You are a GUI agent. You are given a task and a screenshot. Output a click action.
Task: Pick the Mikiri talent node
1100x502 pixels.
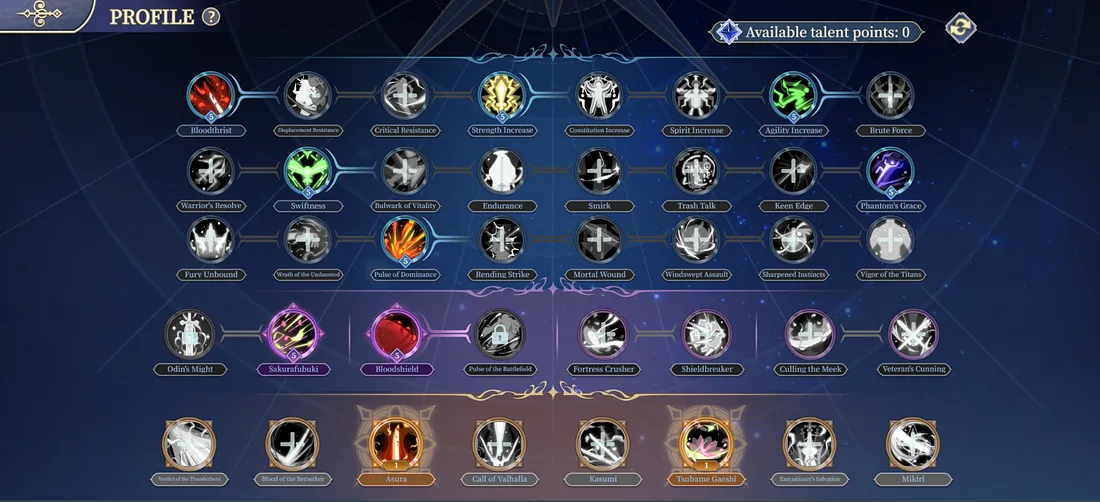pyautogui.click(x=912, y=443)
